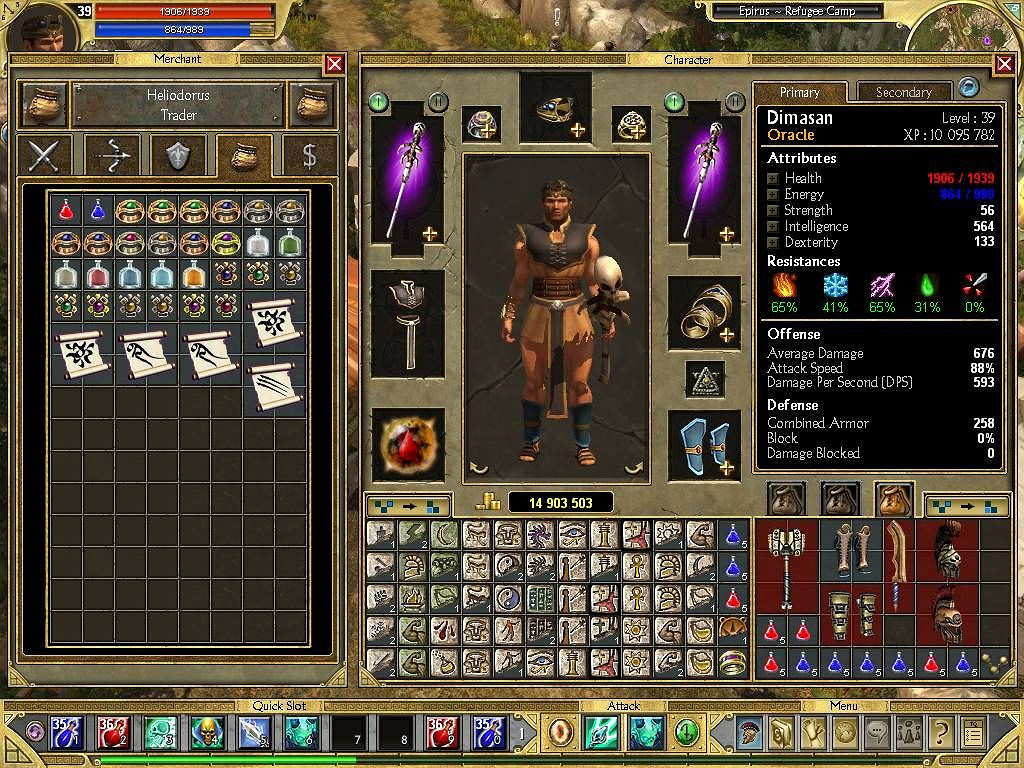
Task: Switch to the Secondary stats tab
Action: (x=903, y=92)
